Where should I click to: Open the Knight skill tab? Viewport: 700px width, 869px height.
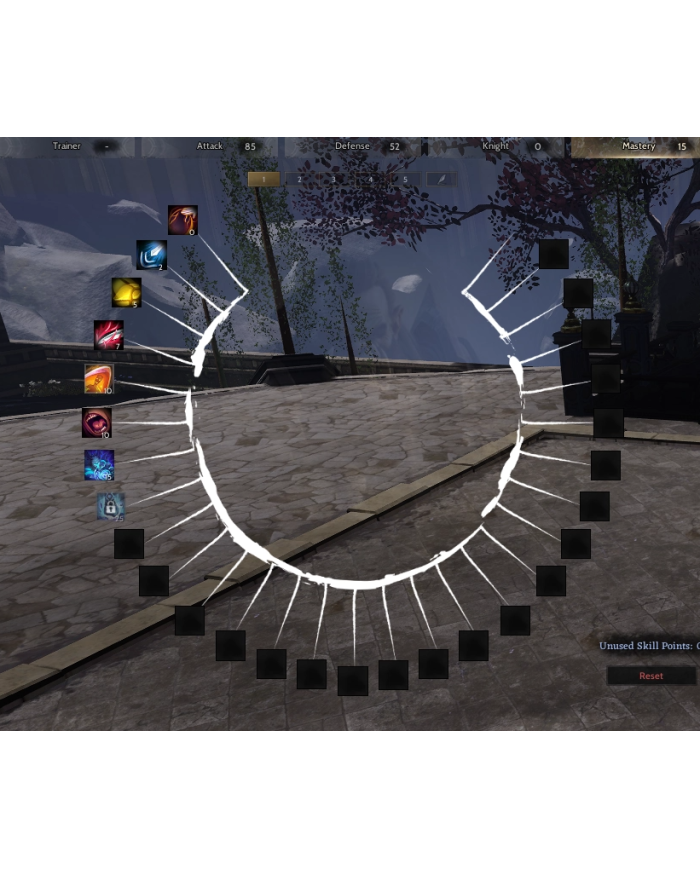point(496,146)
